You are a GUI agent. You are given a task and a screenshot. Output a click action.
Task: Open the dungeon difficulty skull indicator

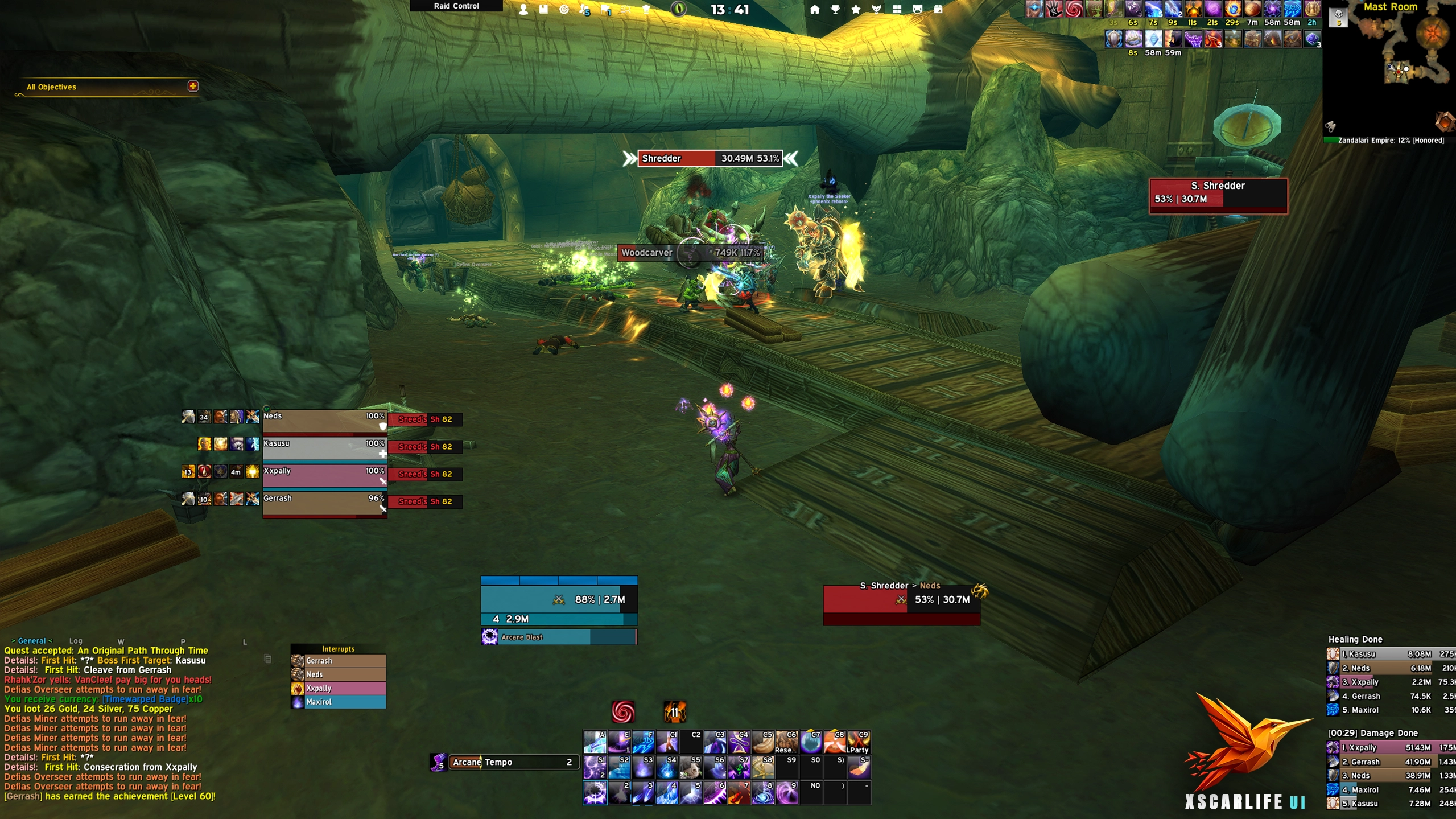pyautogui.click(x=1338, y=17)
